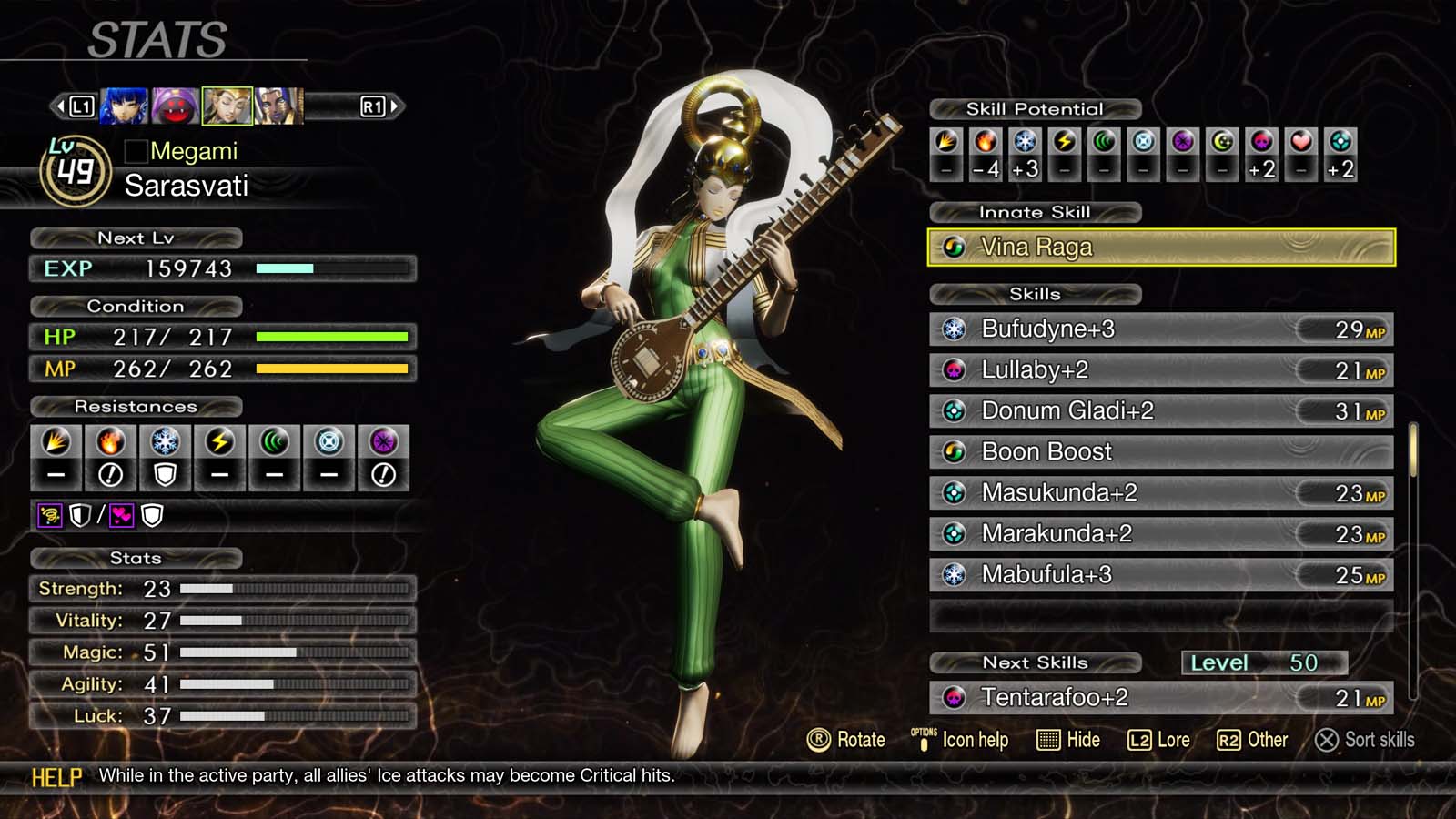Choose the fourth party member portrait
The image size is (1456, 819).
click(278, 106)
